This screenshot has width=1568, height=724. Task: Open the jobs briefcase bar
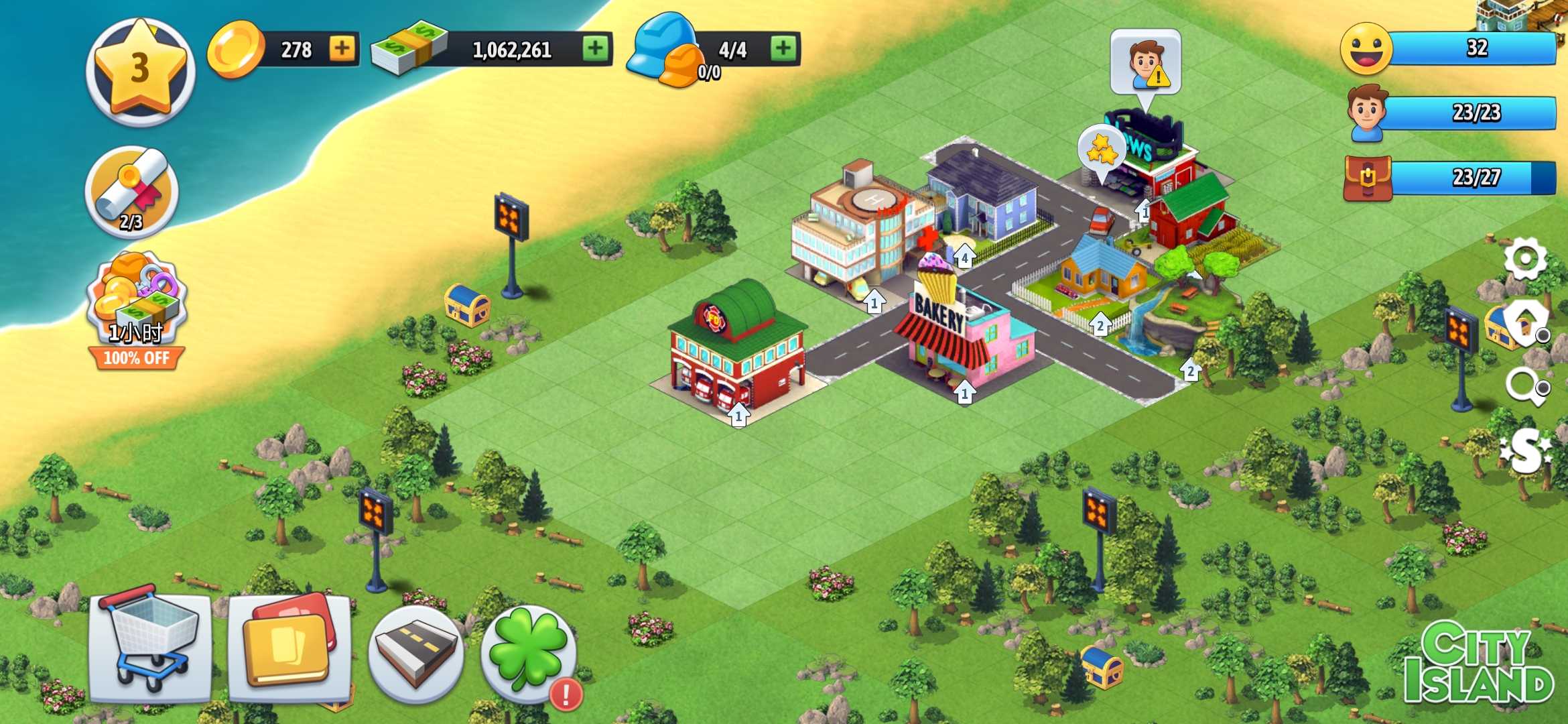tap(1449, 177)
